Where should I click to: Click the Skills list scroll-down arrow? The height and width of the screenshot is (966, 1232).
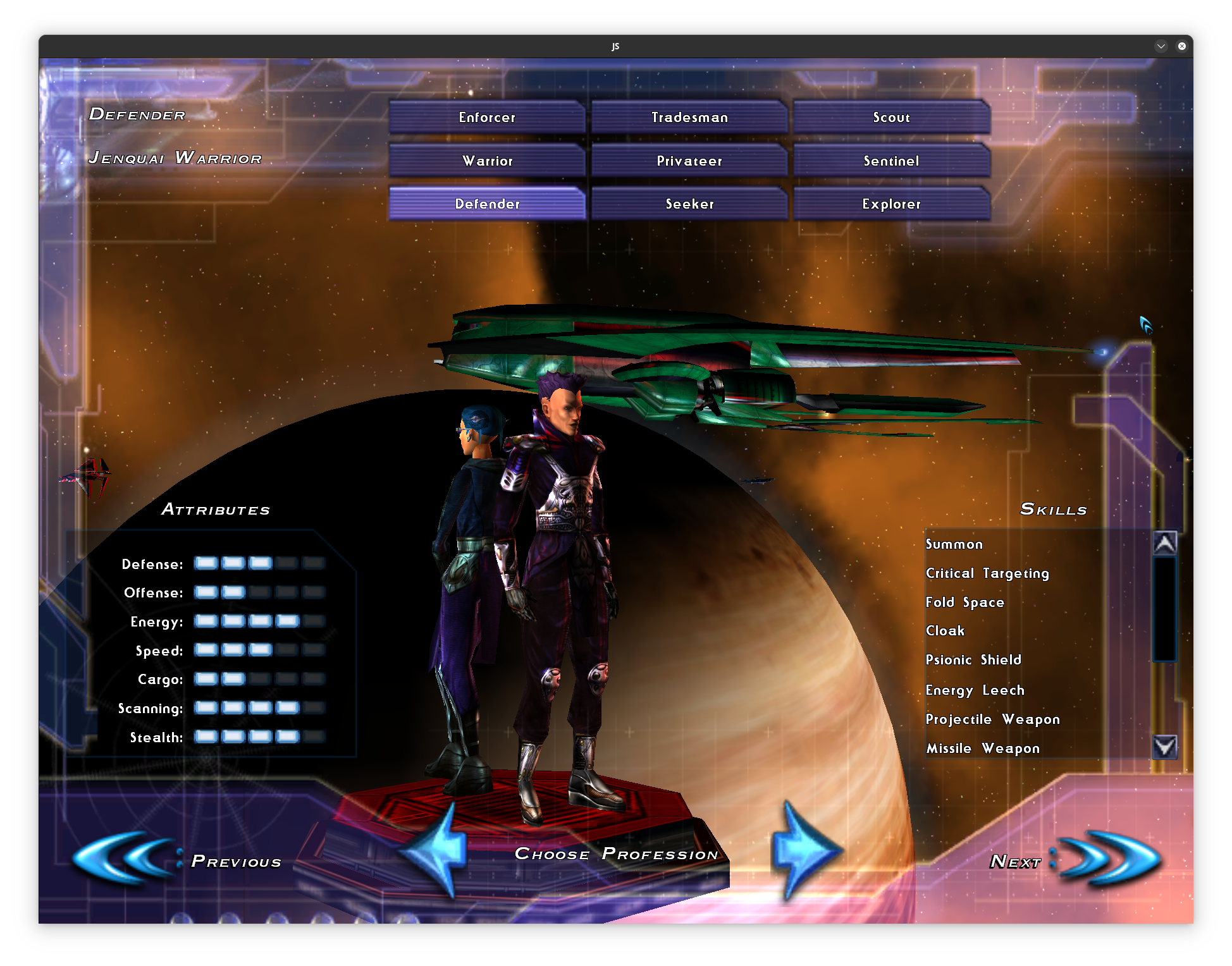point(1165,747)
